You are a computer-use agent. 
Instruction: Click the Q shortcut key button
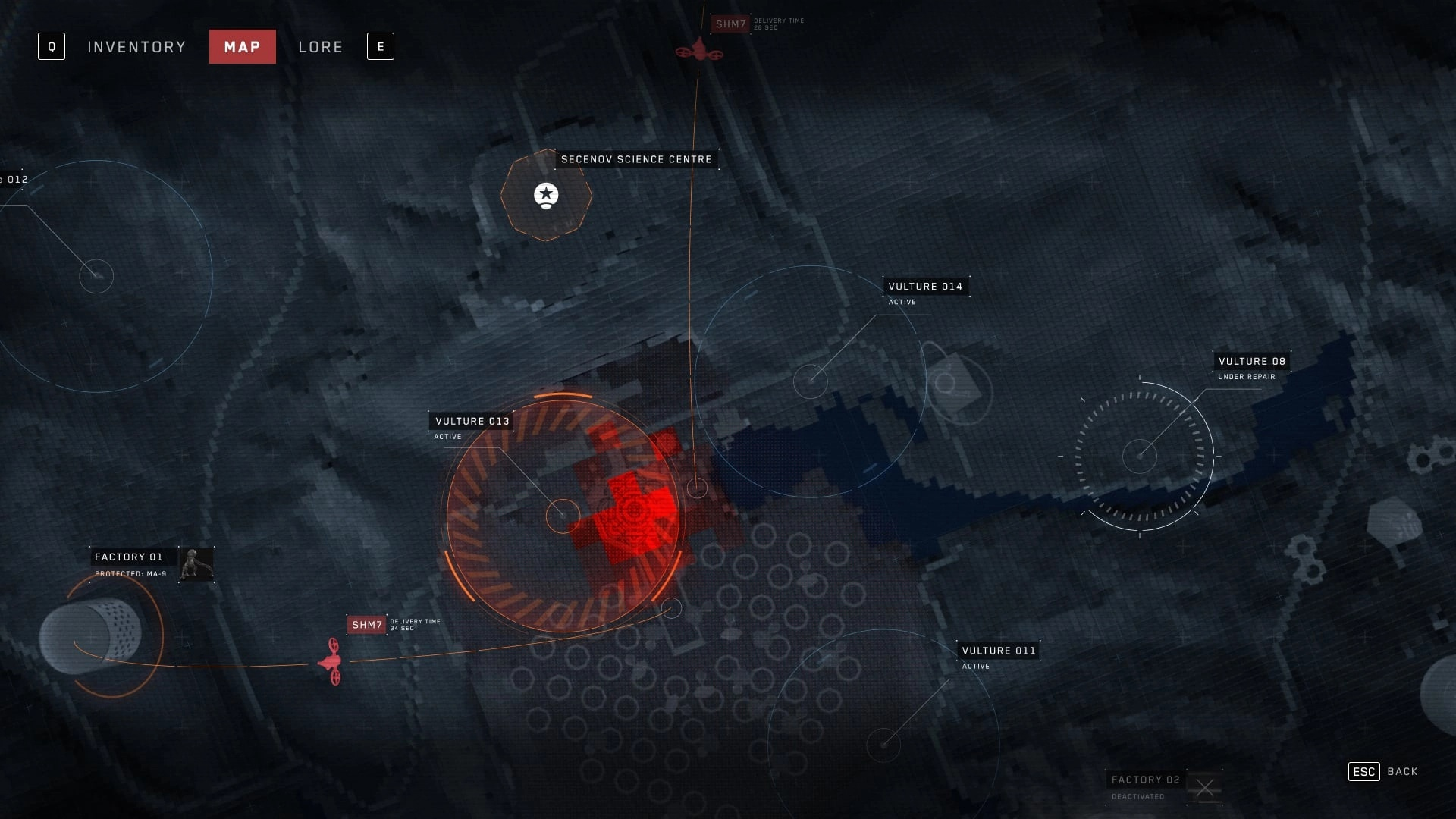52,46
